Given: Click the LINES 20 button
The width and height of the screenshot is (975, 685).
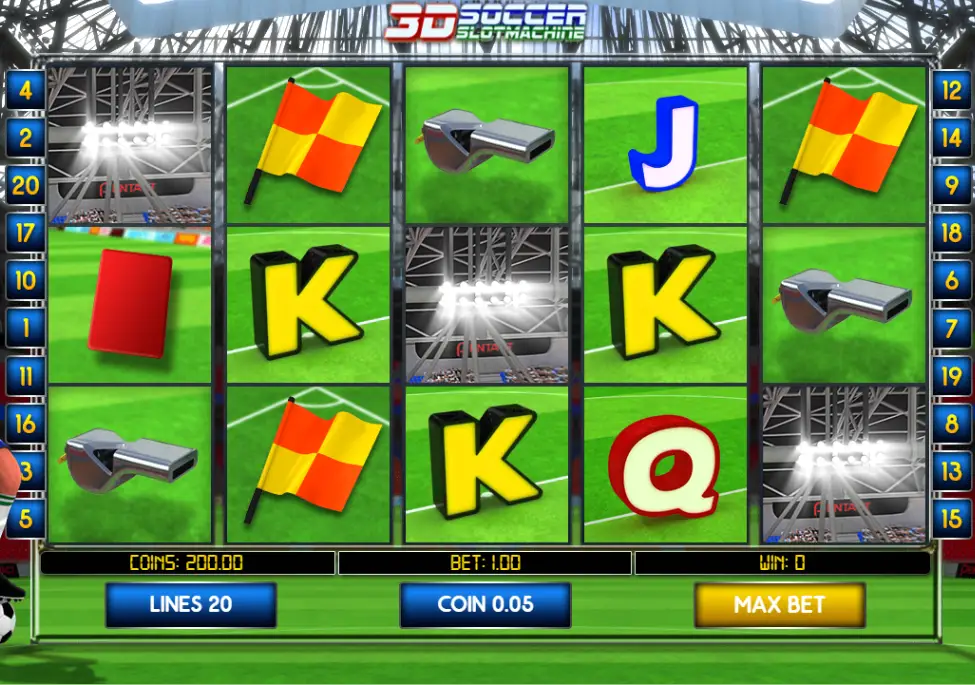Looking at the screenshot, I should pyautogui.click(x=190, y=604).
